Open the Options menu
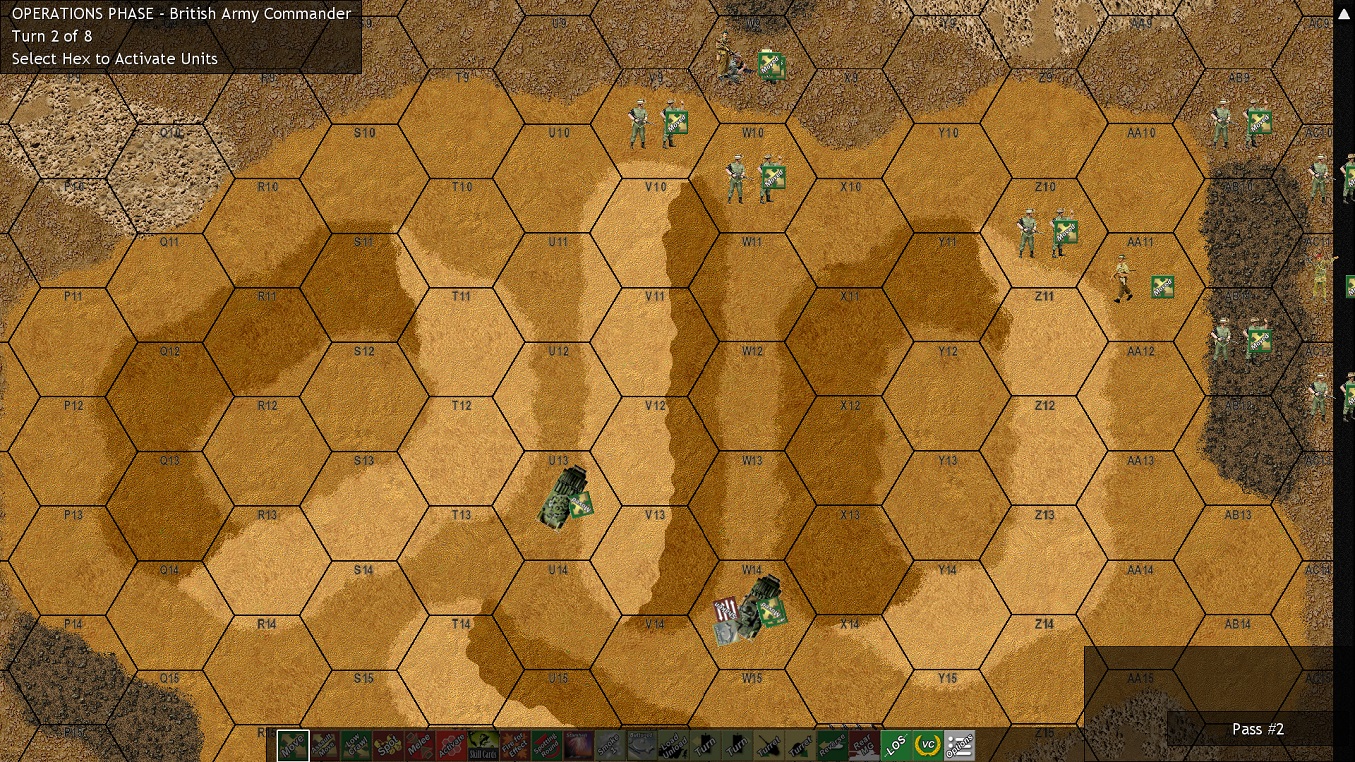 pos(958,744)
